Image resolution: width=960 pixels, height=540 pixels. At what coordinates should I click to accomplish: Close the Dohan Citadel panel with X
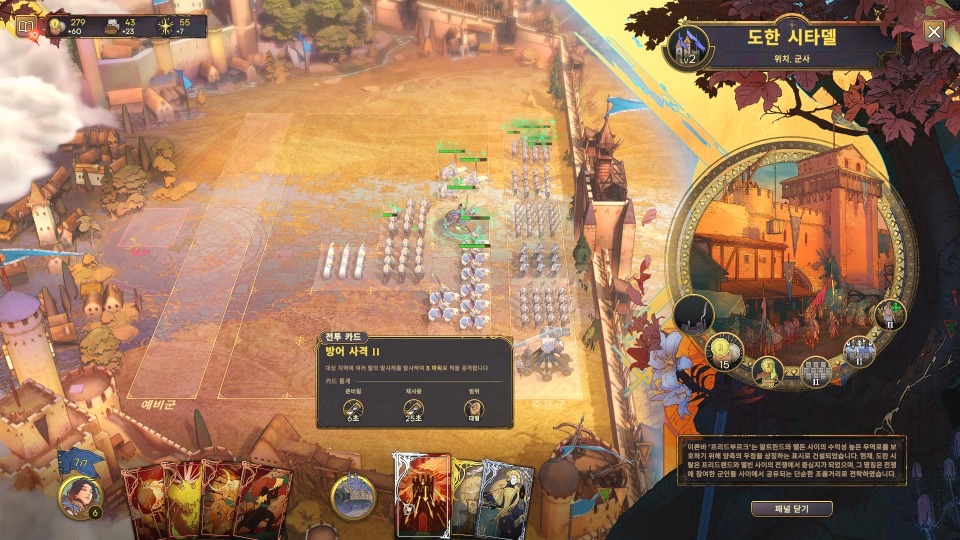934,32
